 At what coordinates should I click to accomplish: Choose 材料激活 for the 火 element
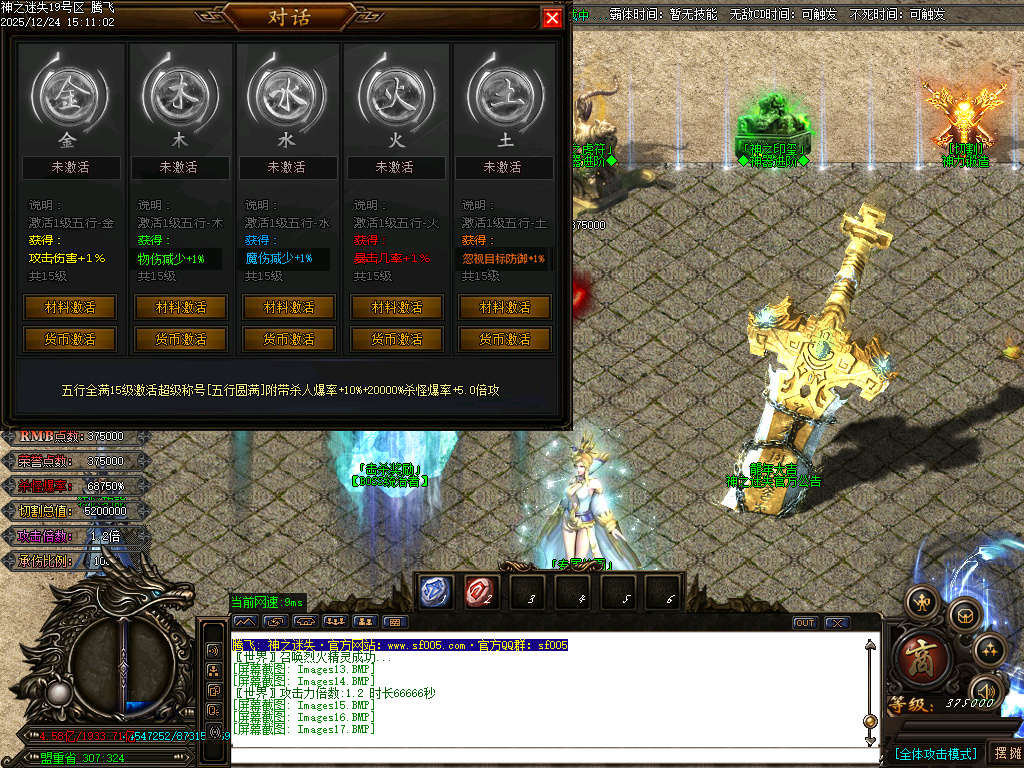397,307
